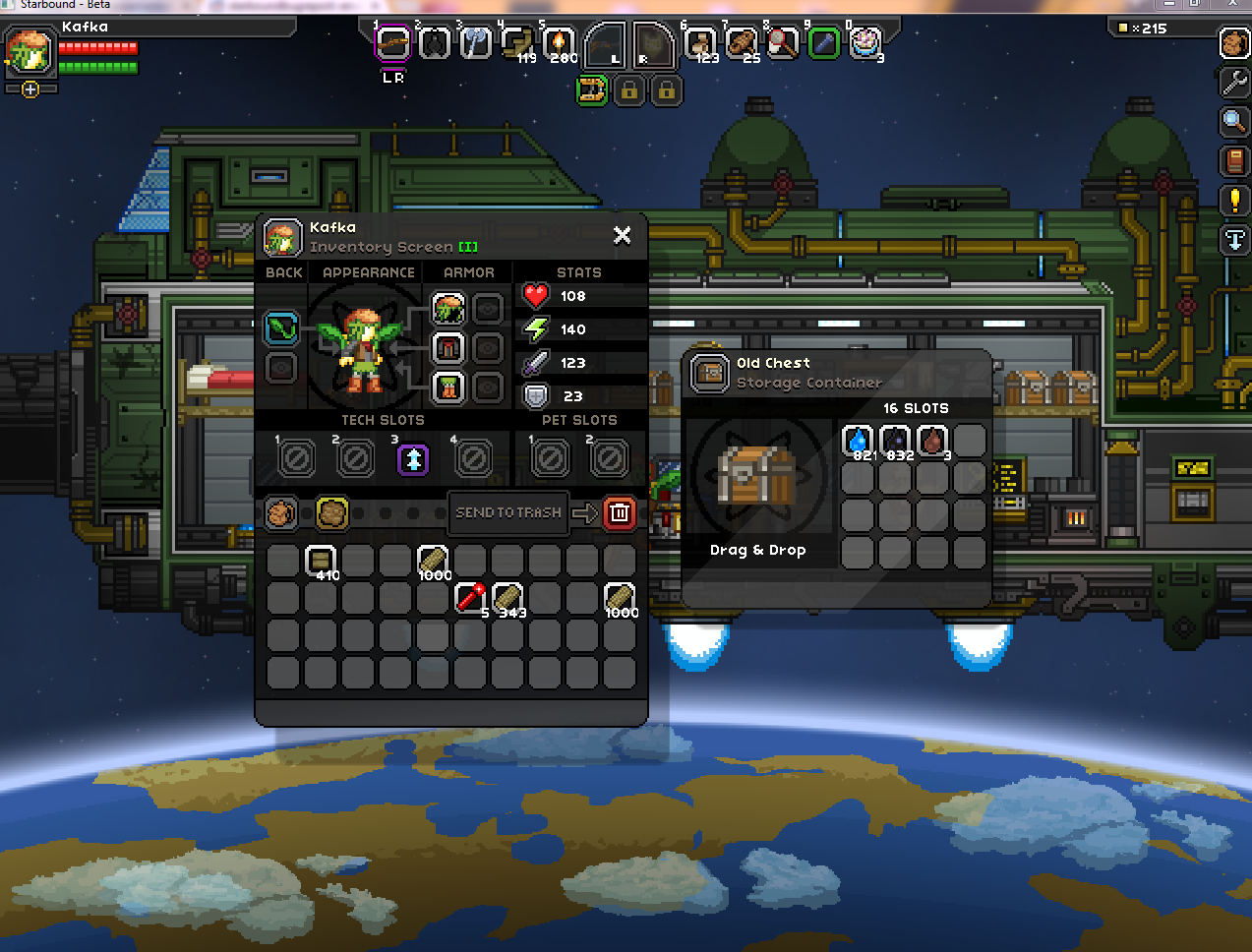Open the red codex book

pyautogui.click(x=1234, y=160)
